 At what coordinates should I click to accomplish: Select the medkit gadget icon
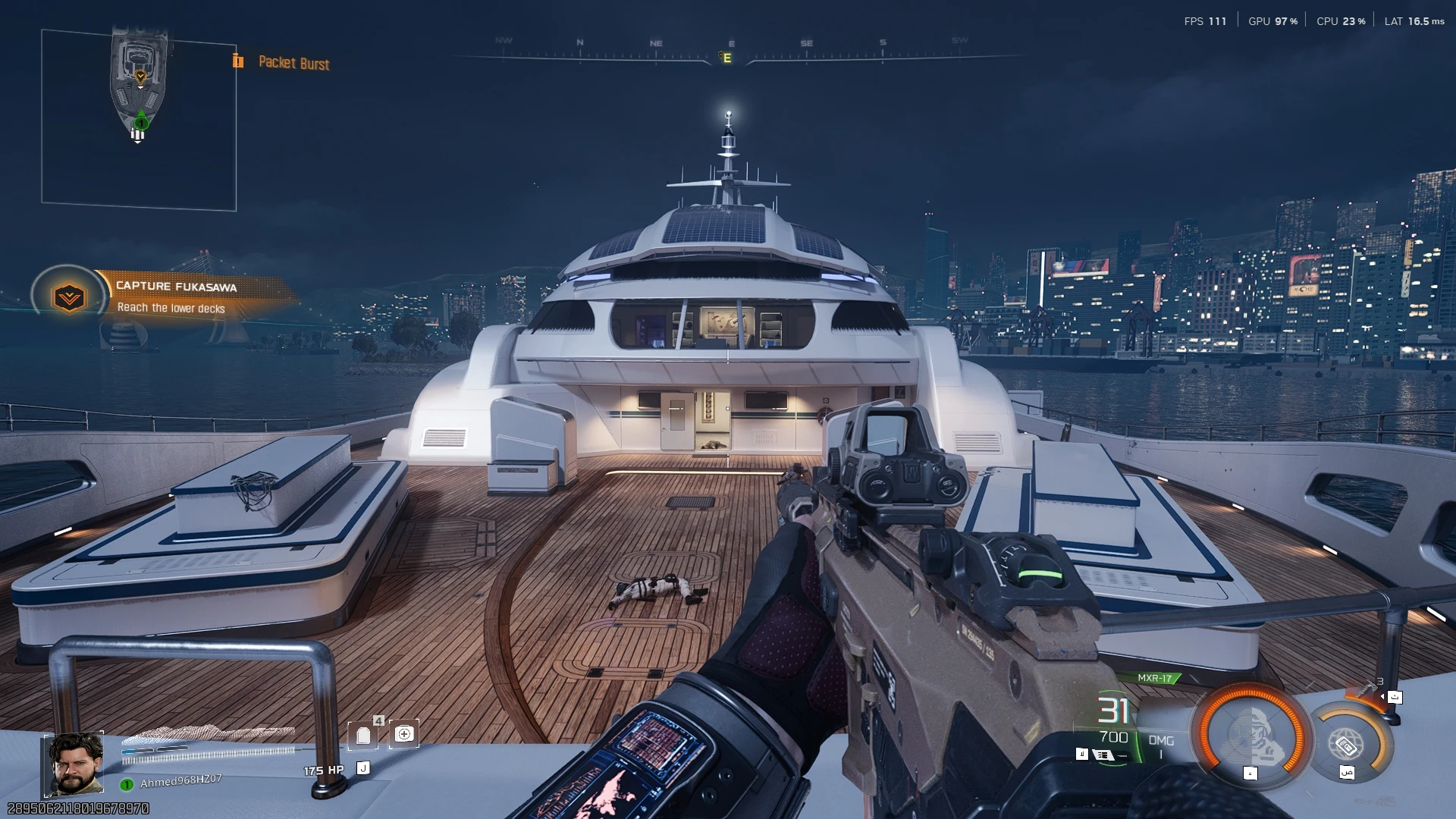(x=405, y=733)
